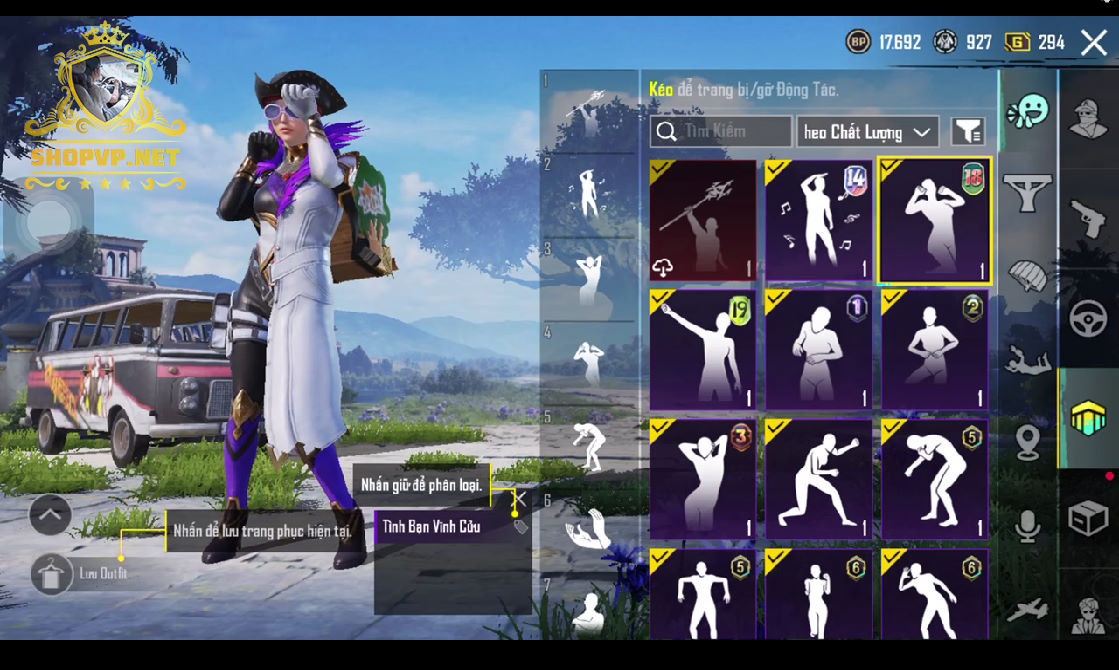Viewport: 1119px width, 670px height.
Task: Pick the emote with green badge 19
Action: tap(703, 349)
